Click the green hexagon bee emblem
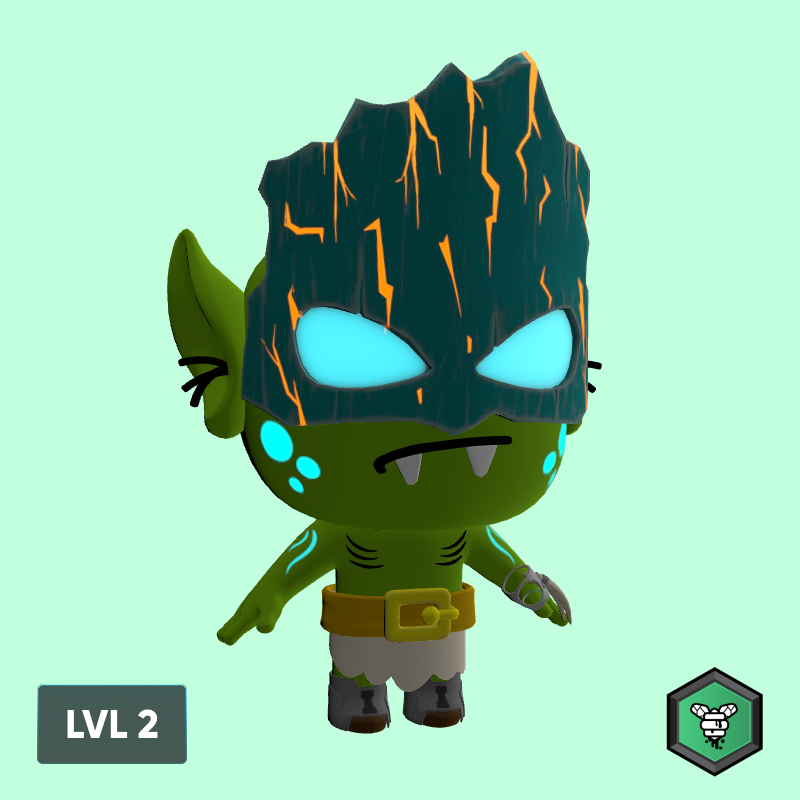This screenshot has width=800, height=800. tap(715, 722)
